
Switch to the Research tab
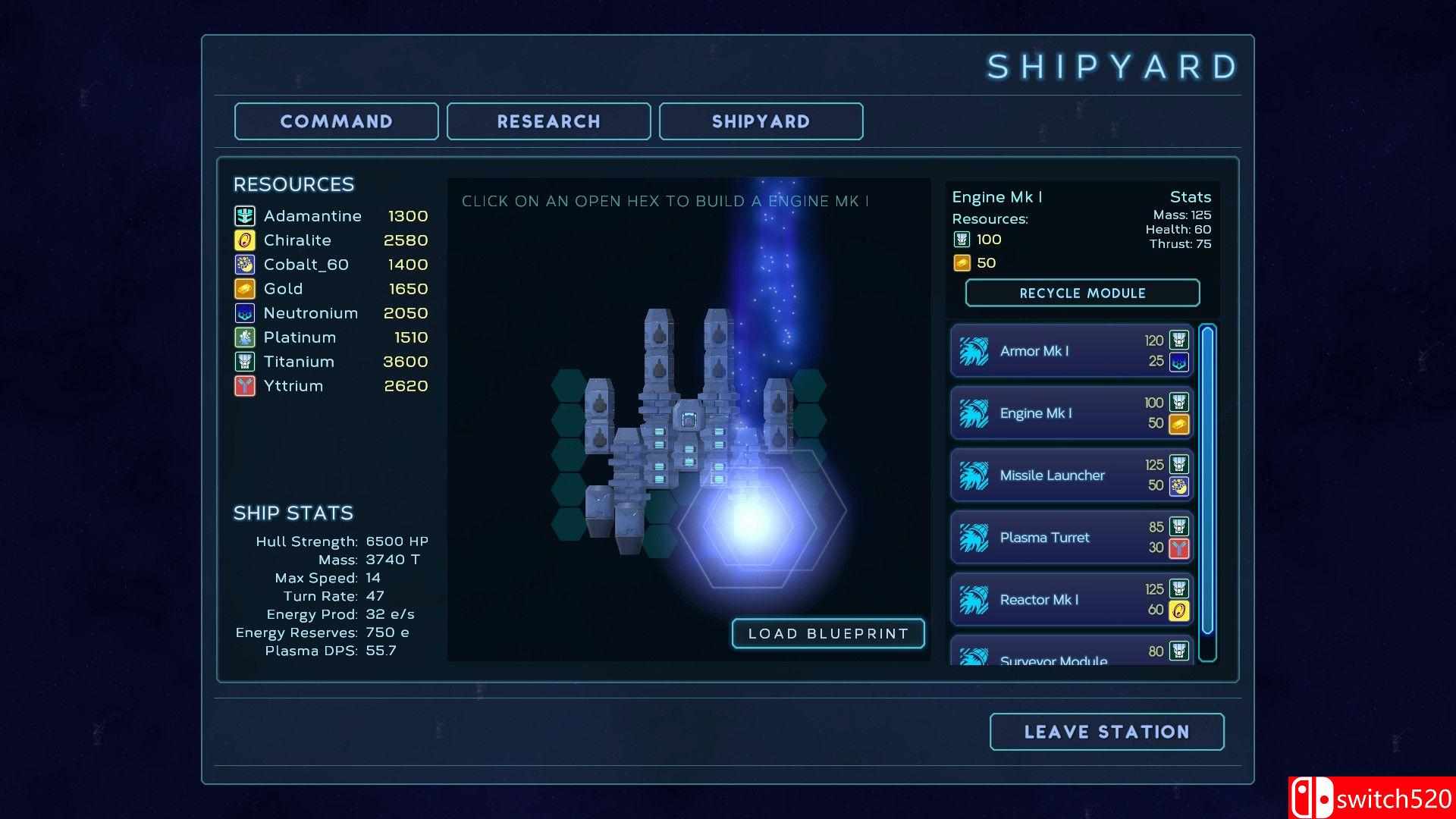pos(548,121)
